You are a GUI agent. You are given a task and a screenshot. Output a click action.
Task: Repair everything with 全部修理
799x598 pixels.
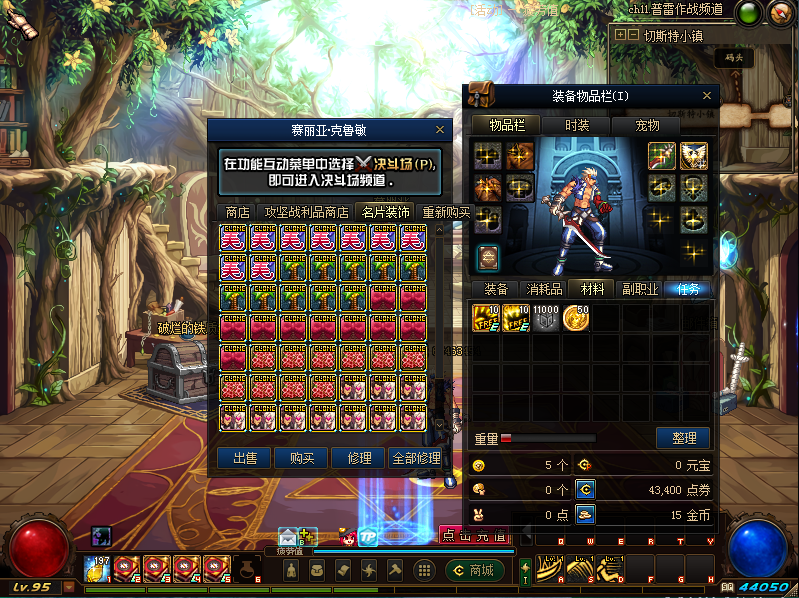(415, 458)
